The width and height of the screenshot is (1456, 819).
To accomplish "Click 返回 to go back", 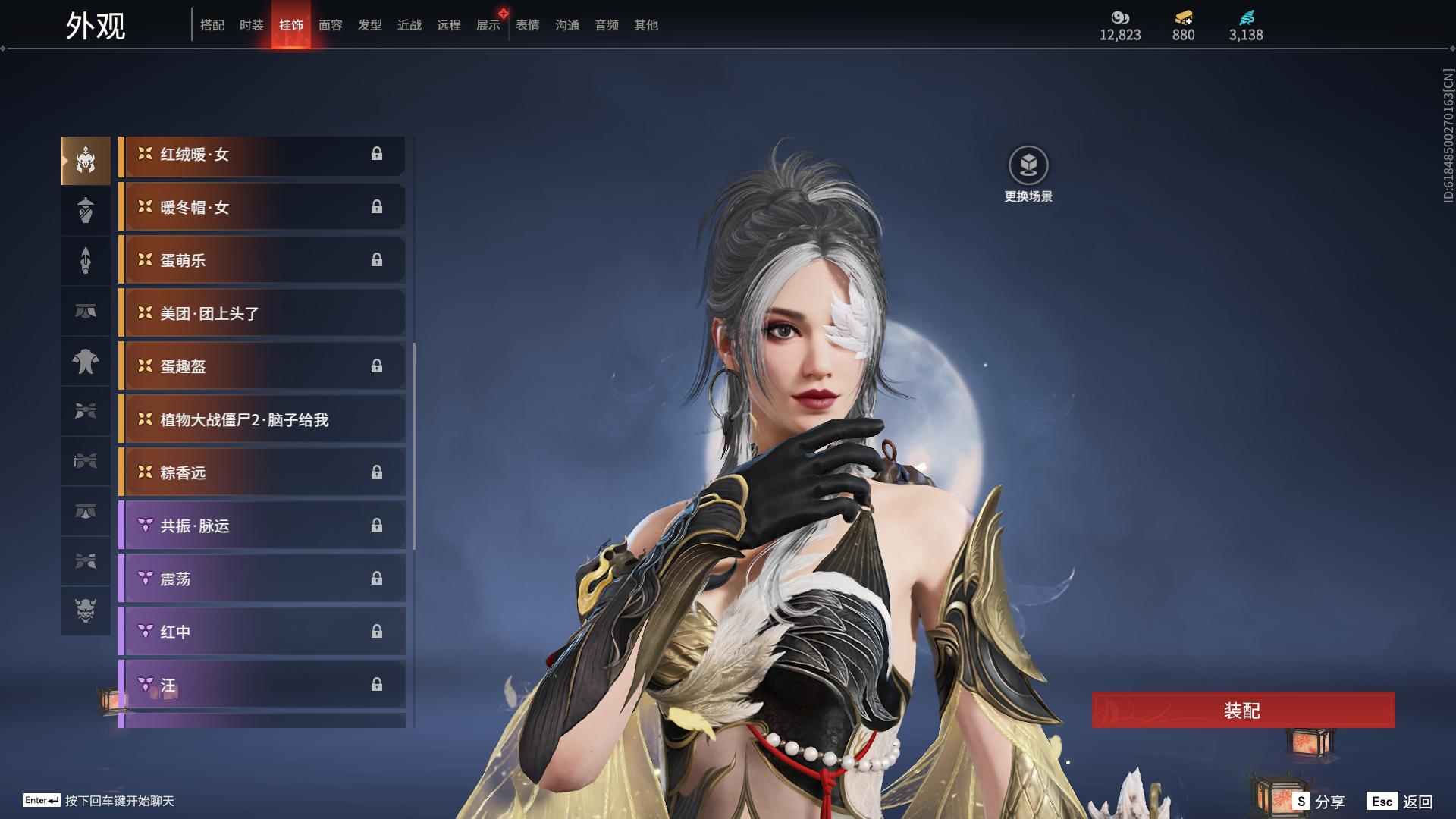I will [x=1401, y=802].
